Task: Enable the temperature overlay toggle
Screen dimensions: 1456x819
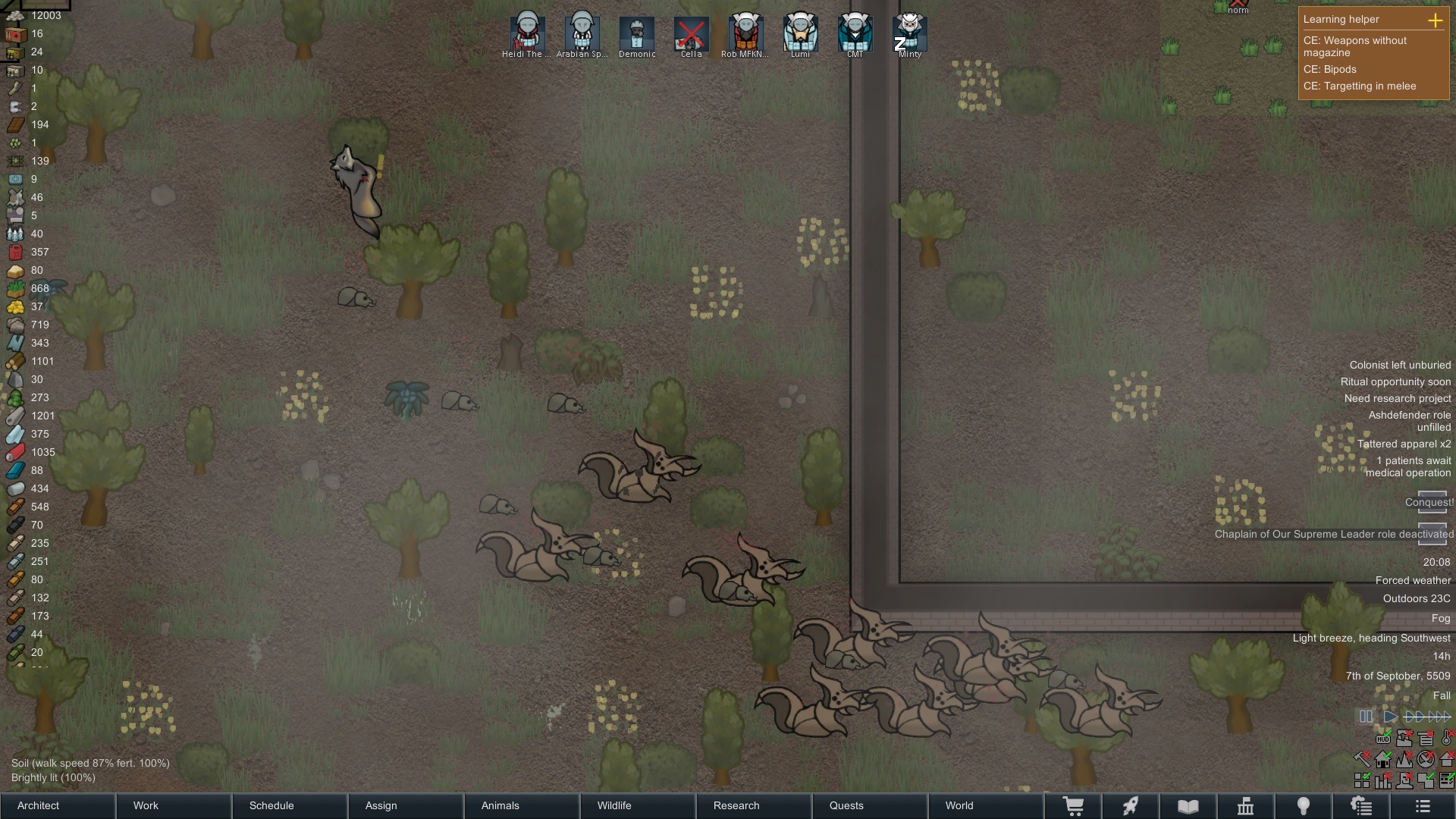Action: point(1446,739)
